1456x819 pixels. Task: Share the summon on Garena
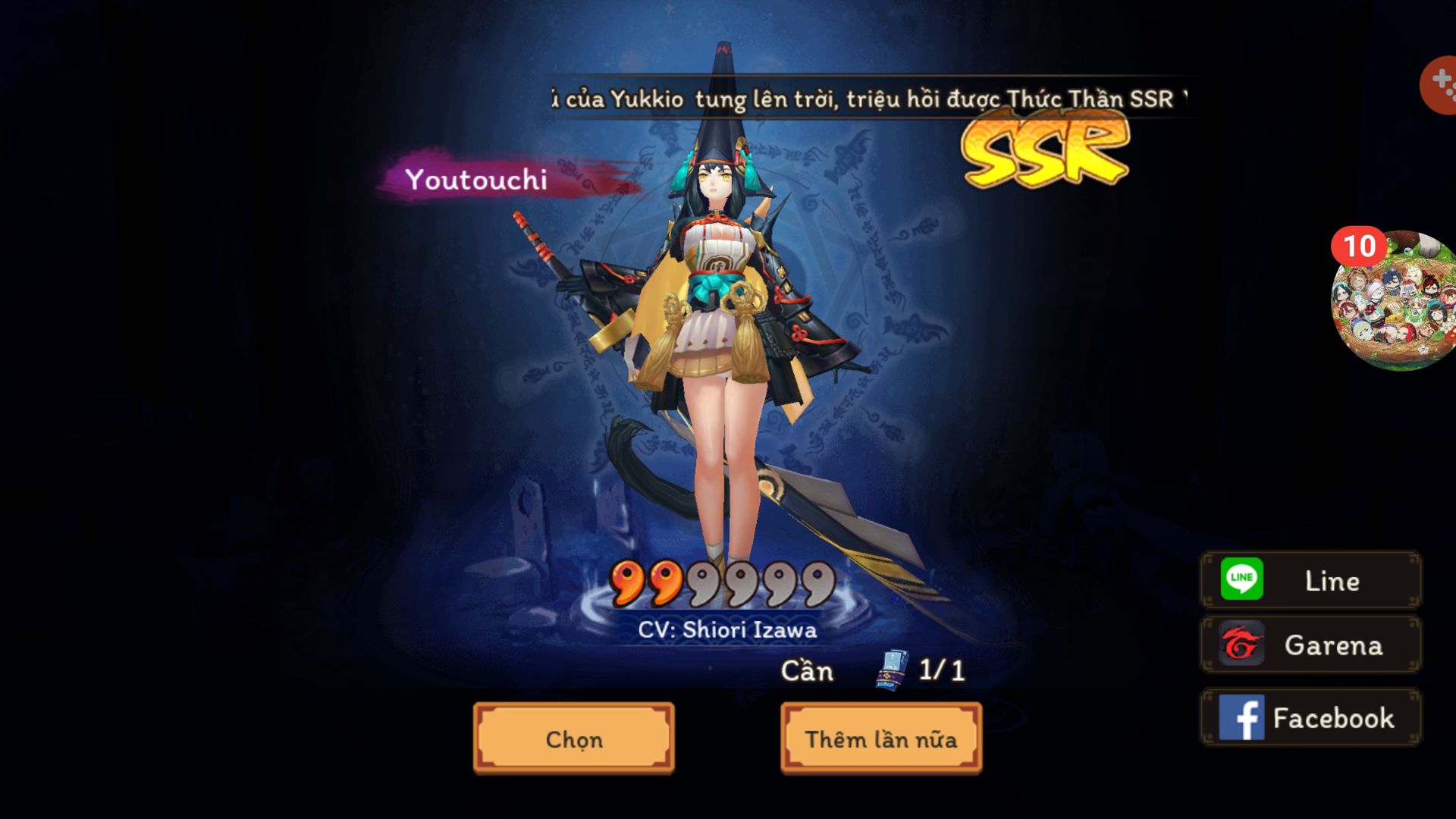click(x=1310, y=645)
